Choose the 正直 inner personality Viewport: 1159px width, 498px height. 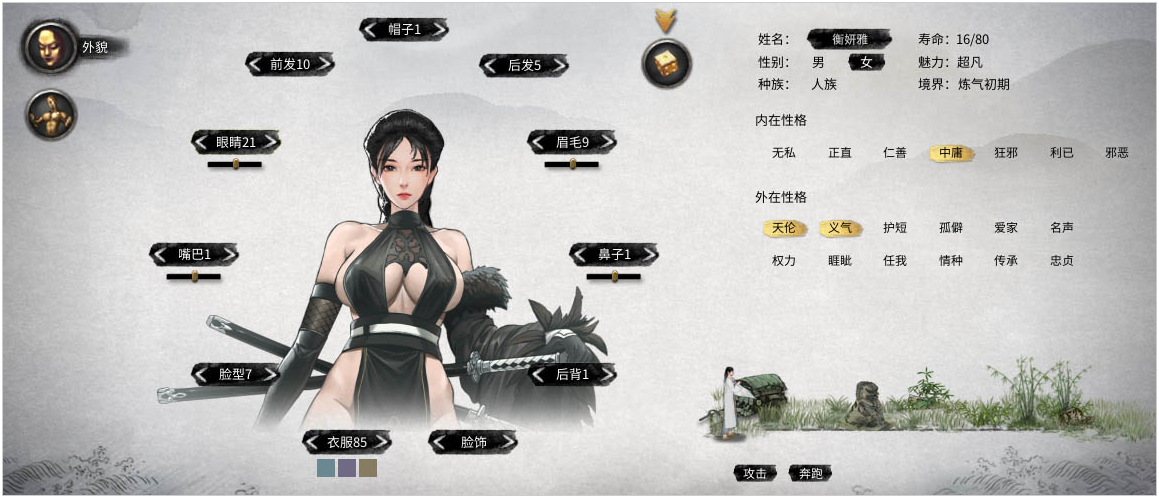(x=840, y=153)
